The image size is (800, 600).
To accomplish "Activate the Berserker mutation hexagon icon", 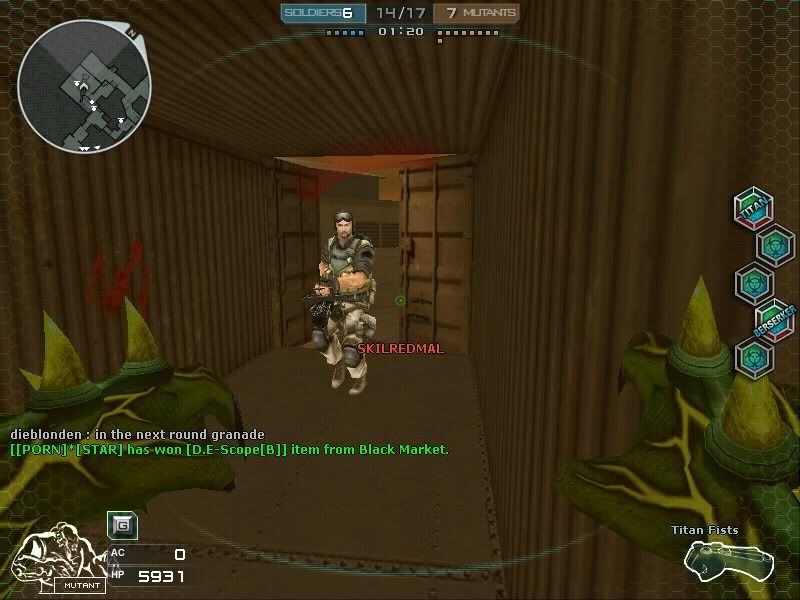I will (x=773, y=318).
